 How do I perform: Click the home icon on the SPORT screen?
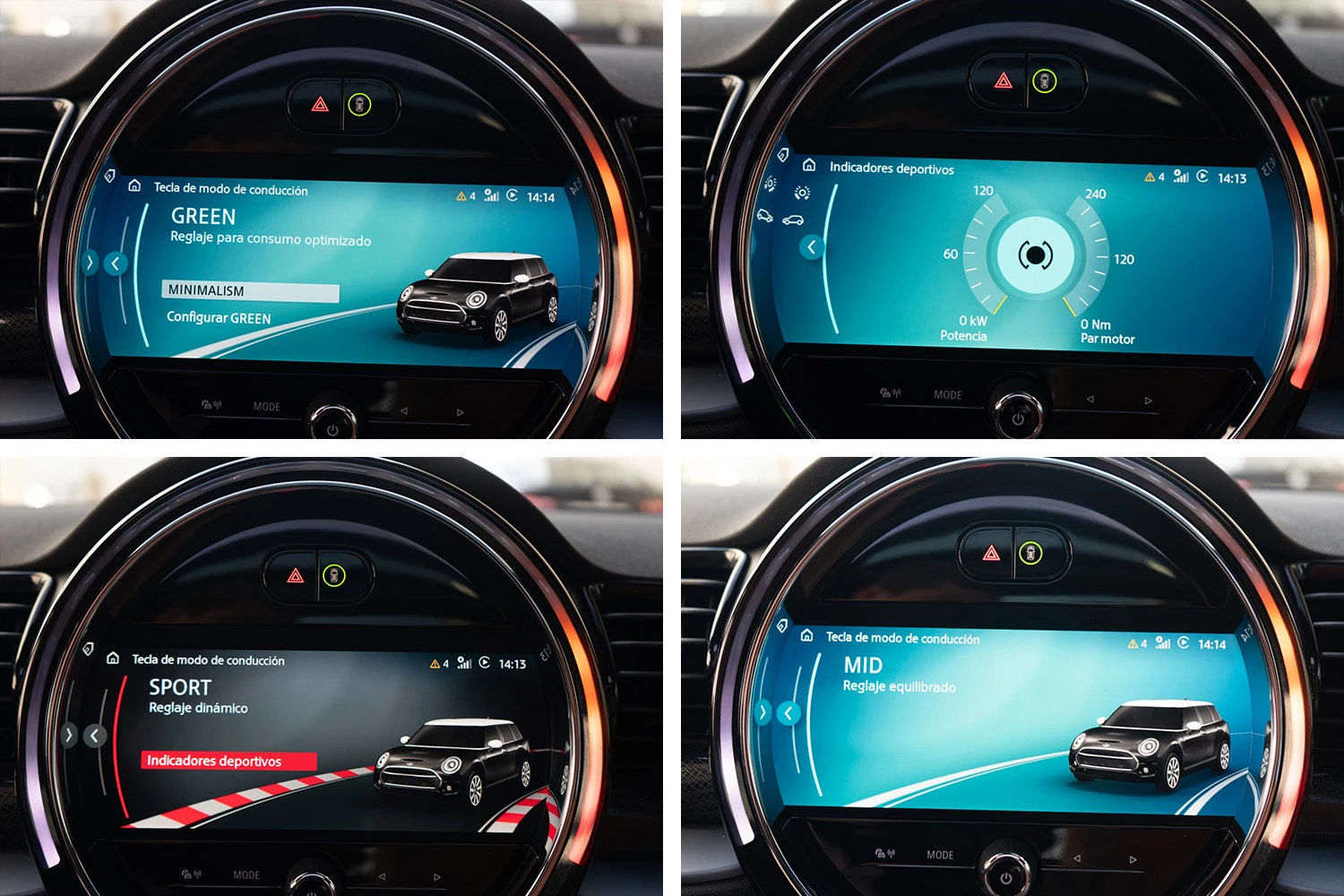point(113,658)
